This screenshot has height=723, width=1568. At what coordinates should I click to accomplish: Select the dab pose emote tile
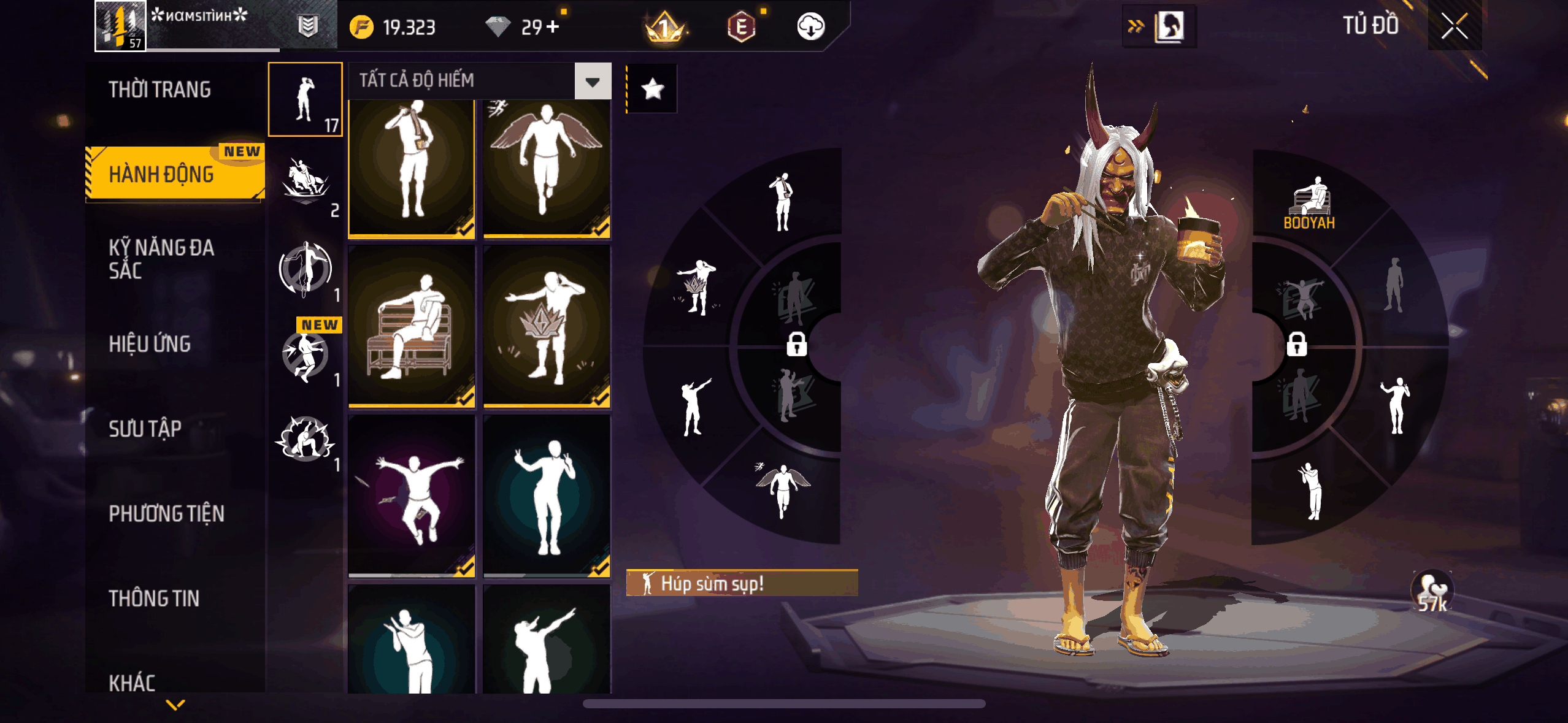(x=547, y=641)
